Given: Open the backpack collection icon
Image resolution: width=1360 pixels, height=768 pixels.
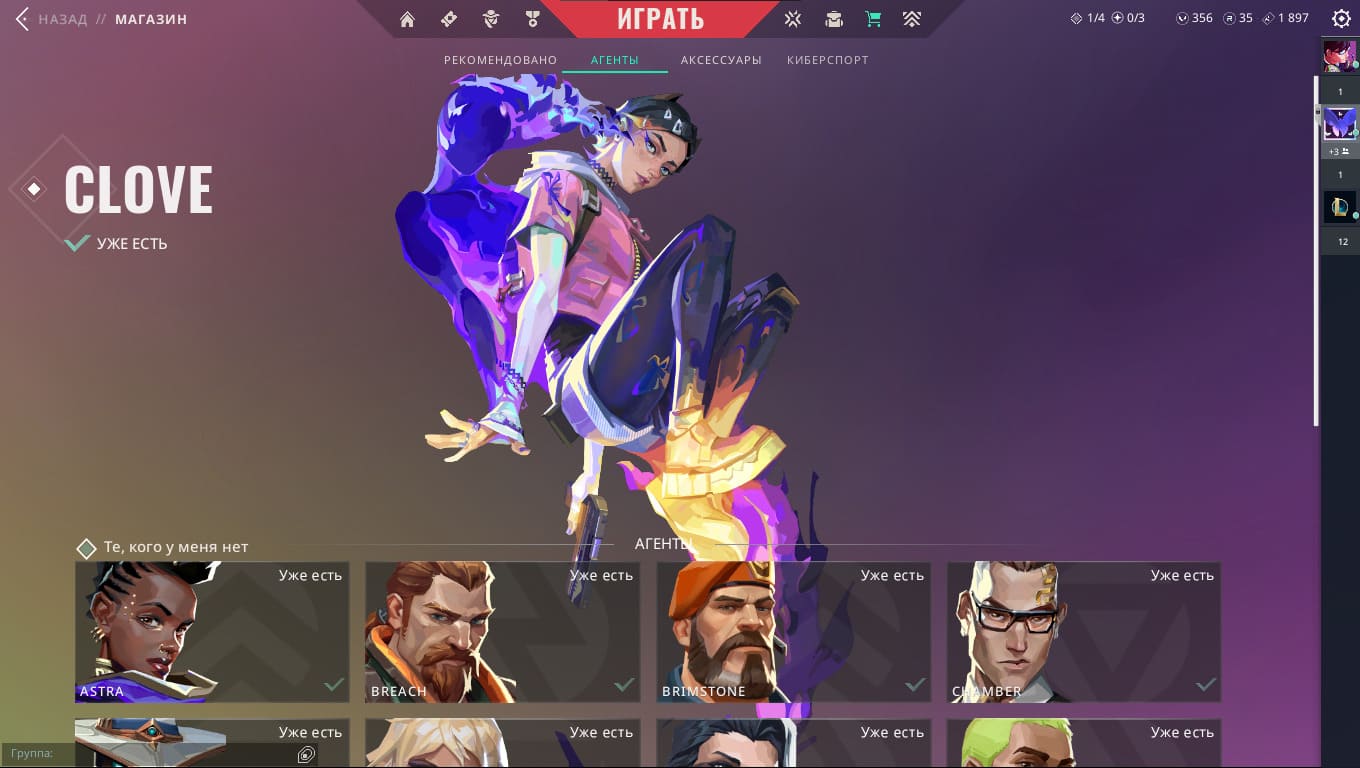Looking at the screenshot, I should (833, 19).
